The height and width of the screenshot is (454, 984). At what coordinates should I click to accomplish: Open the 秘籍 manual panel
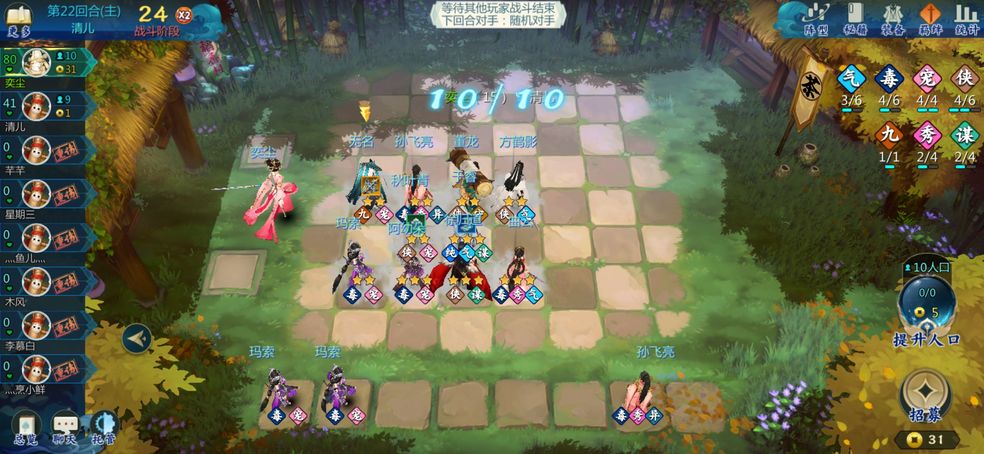point(854,18)
